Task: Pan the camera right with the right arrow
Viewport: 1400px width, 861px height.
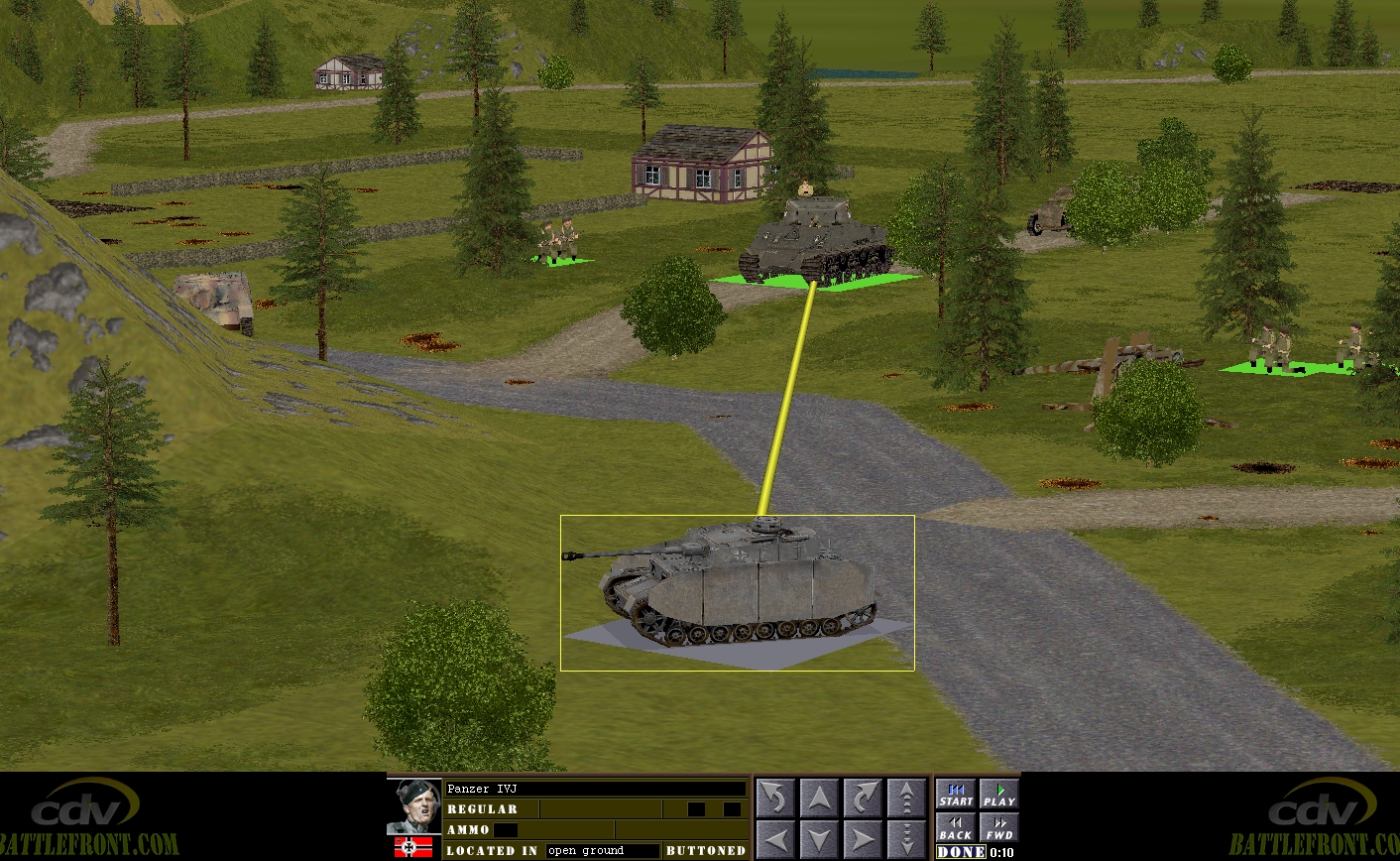Action: [863, 840]
